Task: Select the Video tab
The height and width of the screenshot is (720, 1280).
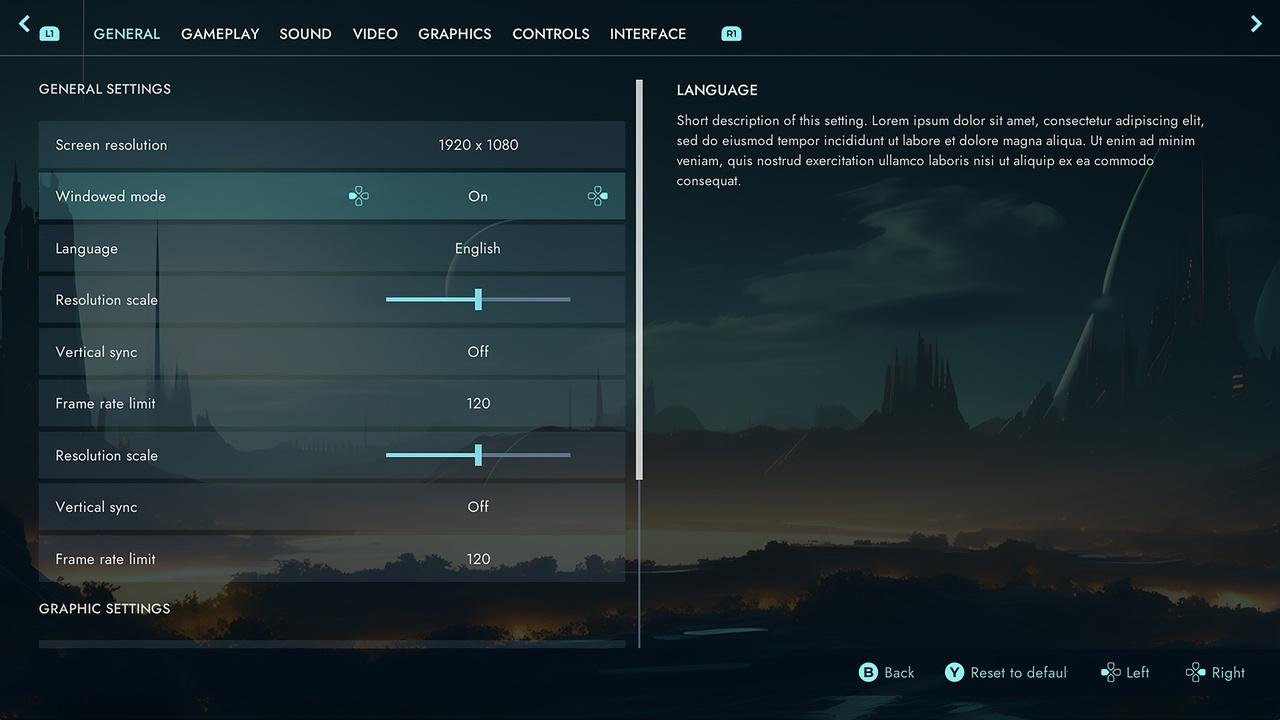Action: (x=375, y=34)
